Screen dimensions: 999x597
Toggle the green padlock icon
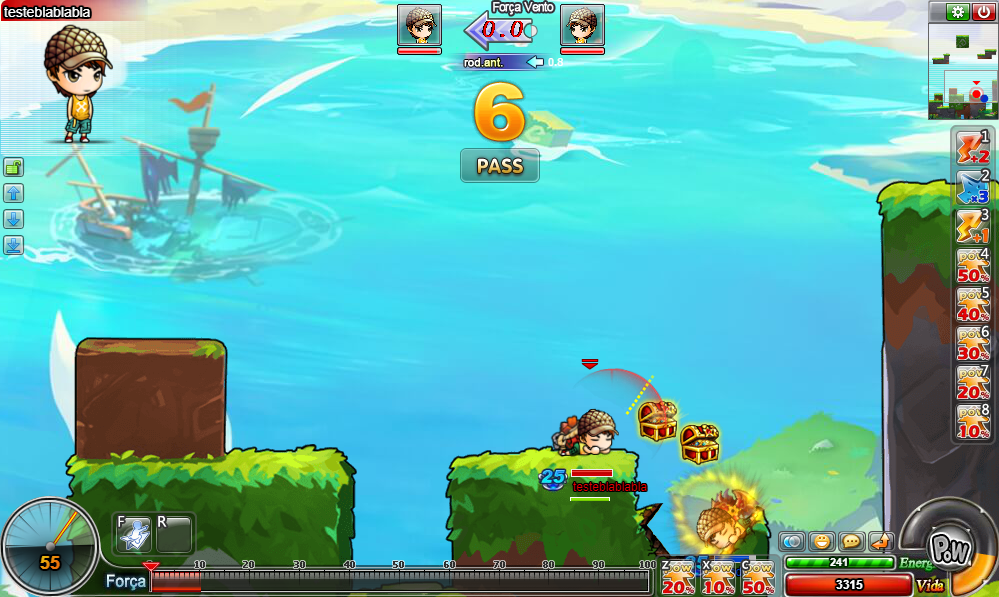click(14, 167)
